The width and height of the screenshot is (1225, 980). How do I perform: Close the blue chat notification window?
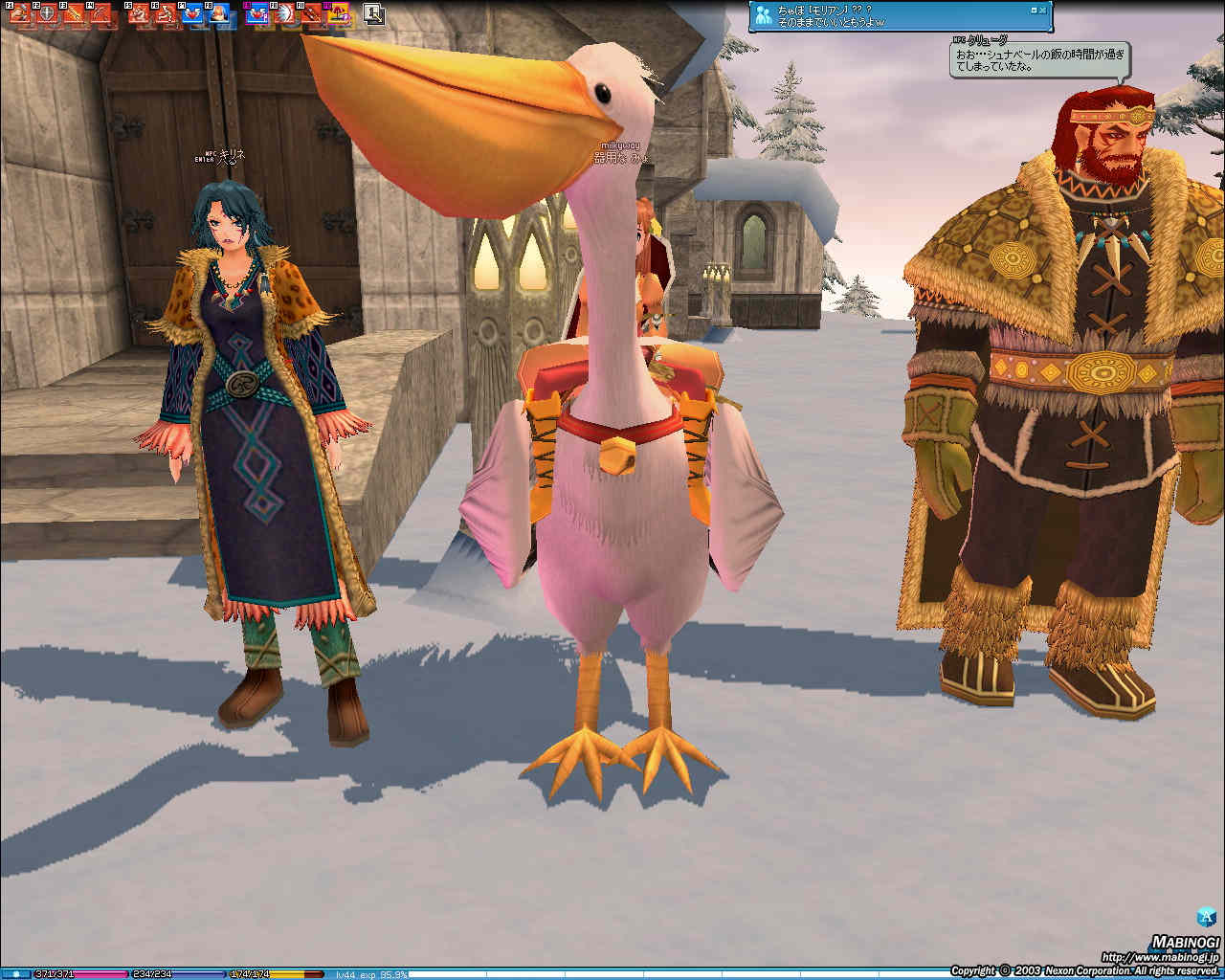click(1042, 10)
